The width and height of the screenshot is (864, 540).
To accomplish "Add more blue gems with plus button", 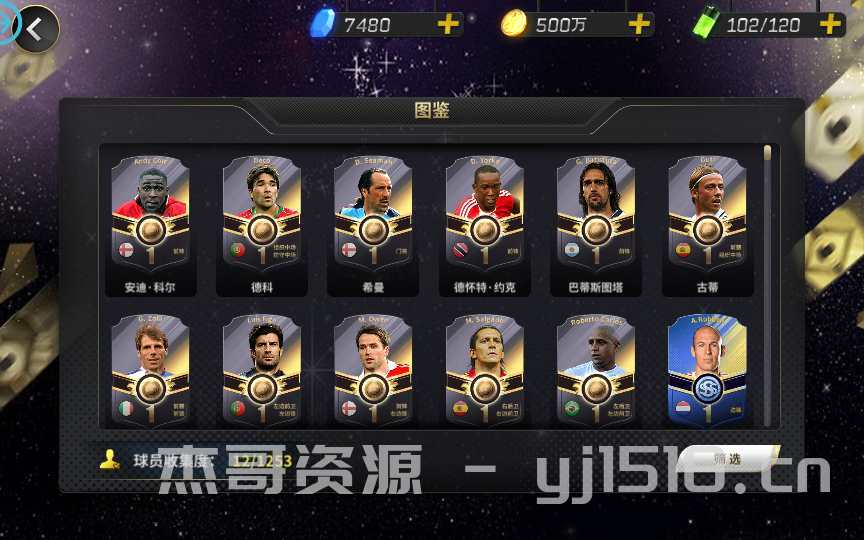I will click(449, 24).
